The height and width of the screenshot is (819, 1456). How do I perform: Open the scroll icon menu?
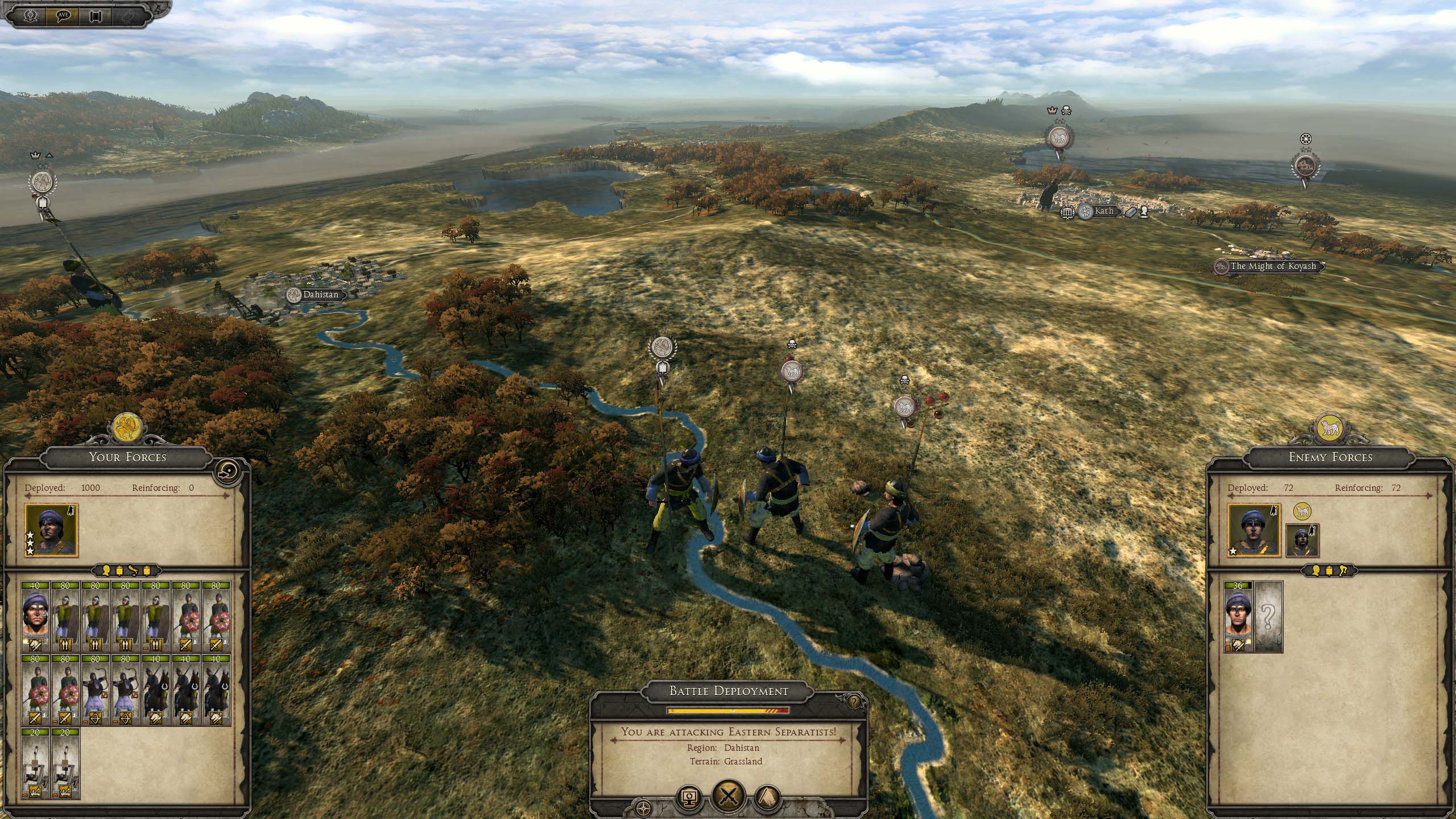coord(96,14)
